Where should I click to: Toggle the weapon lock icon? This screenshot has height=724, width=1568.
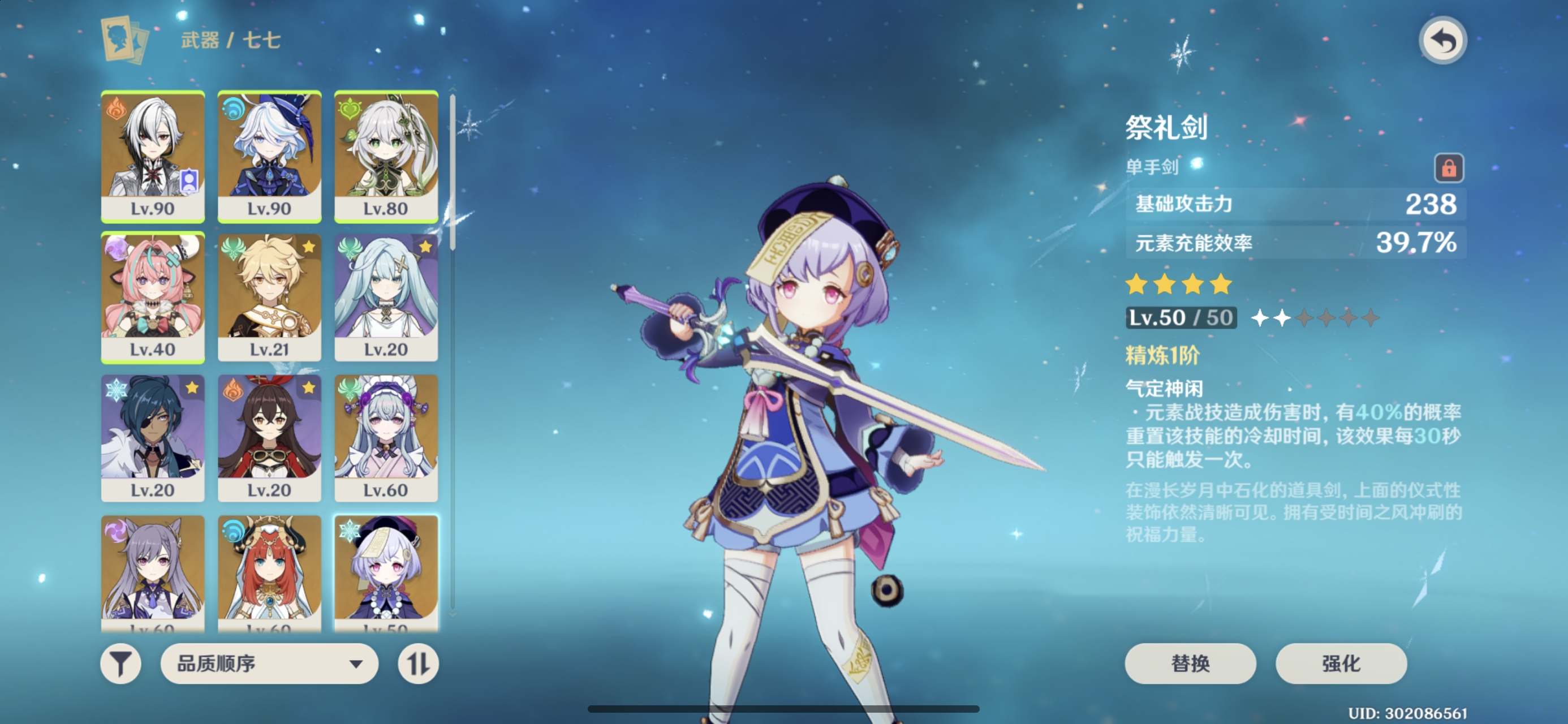[1449, 167]
